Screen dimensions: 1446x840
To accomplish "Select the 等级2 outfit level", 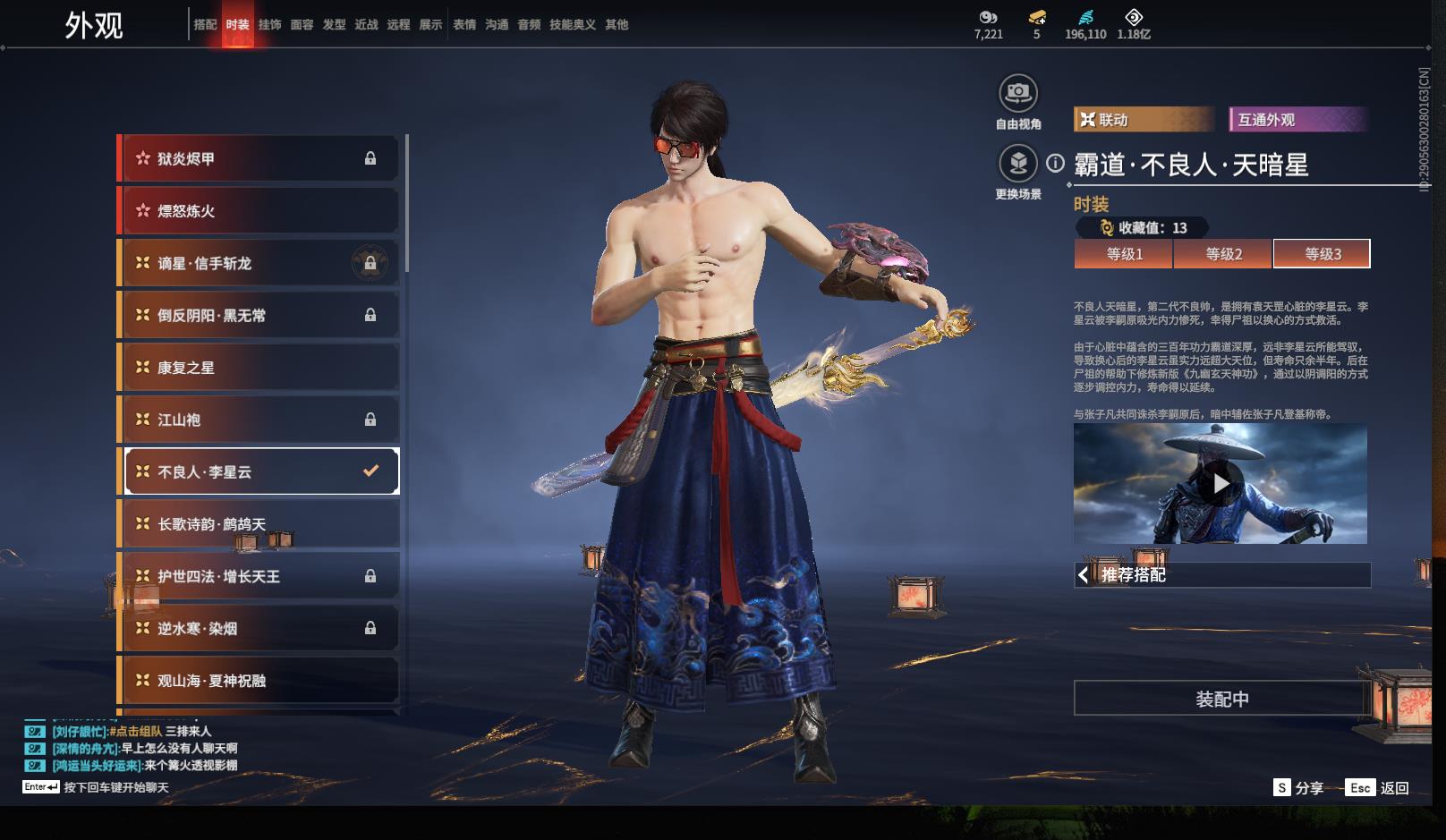I will pyautogui.click(x=1223, y=254).
